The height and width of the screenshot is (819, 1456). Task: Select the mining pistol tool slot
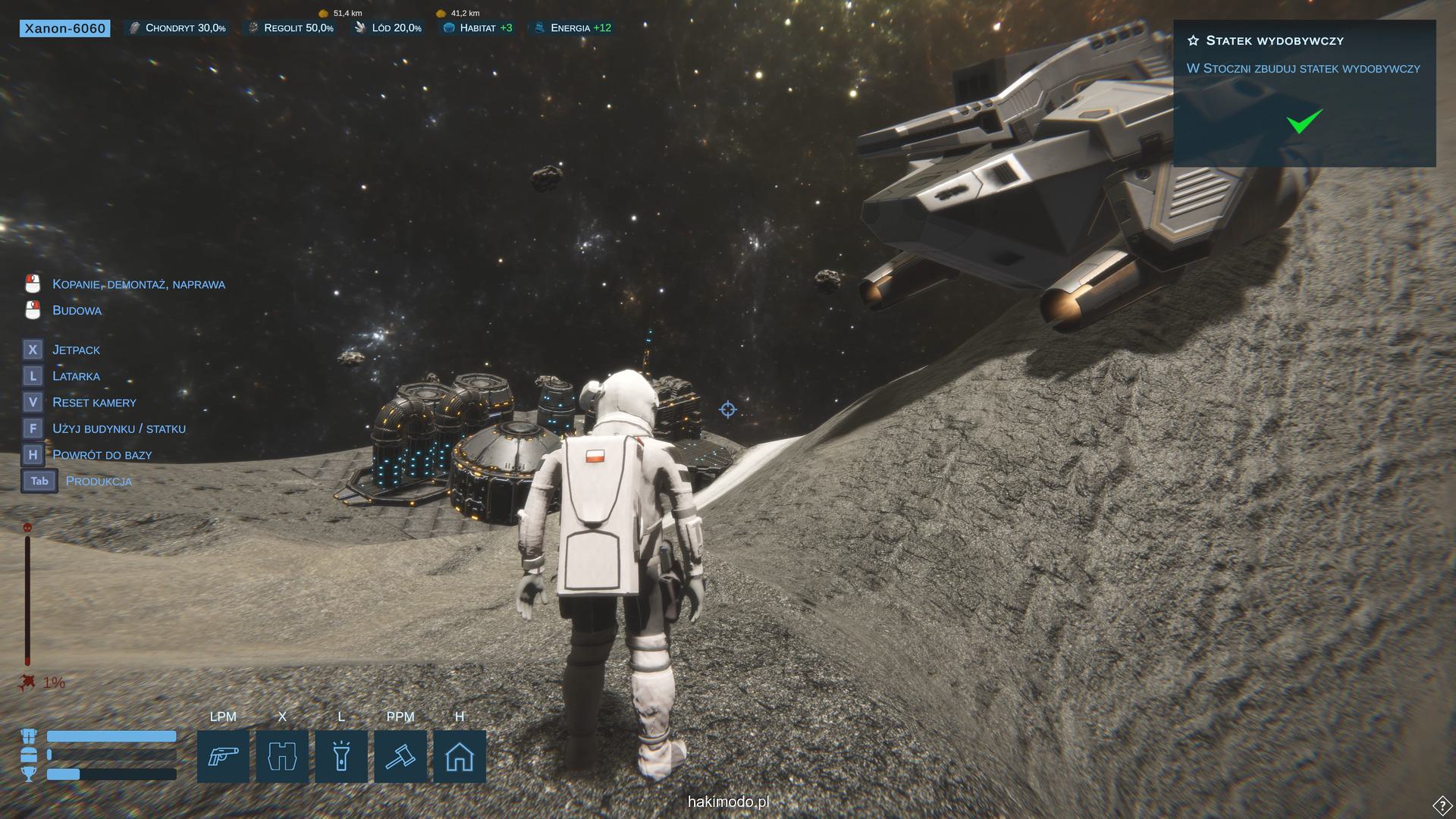click(223, 756)
